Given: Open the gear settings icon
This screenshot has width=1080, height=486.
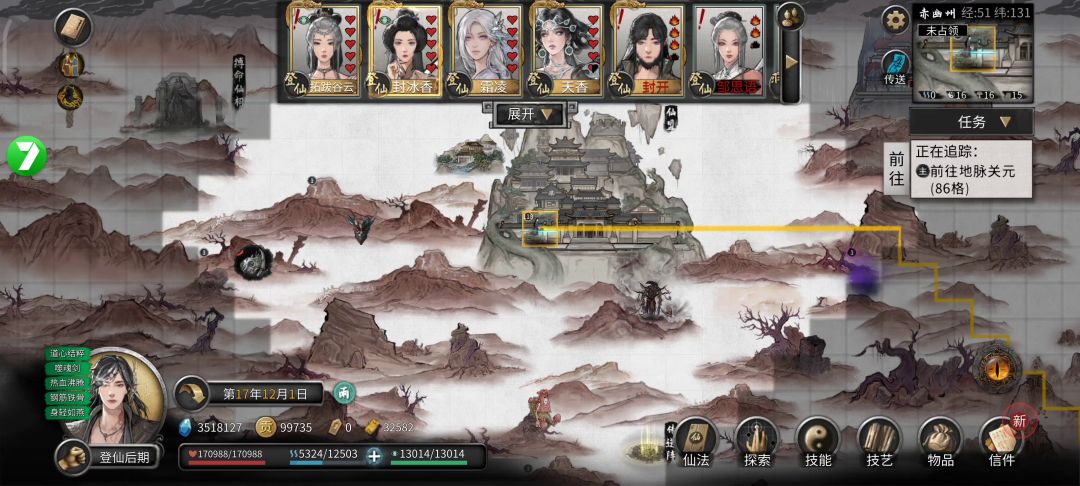Looking at the screenshot, I should [895, 18].
